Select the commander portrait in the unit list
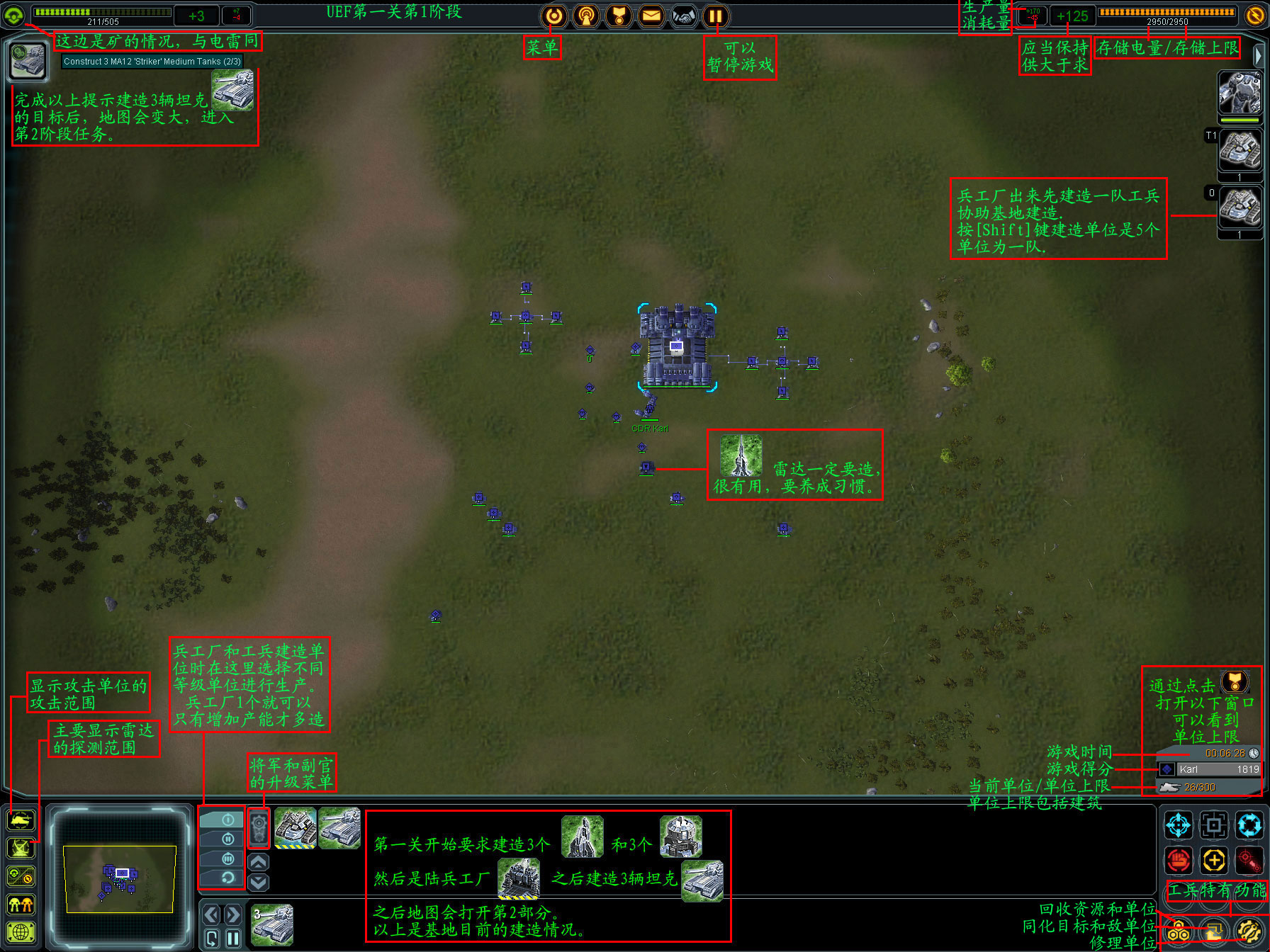The width and height of the screenshot is (1270, 952). [1239, 93]
